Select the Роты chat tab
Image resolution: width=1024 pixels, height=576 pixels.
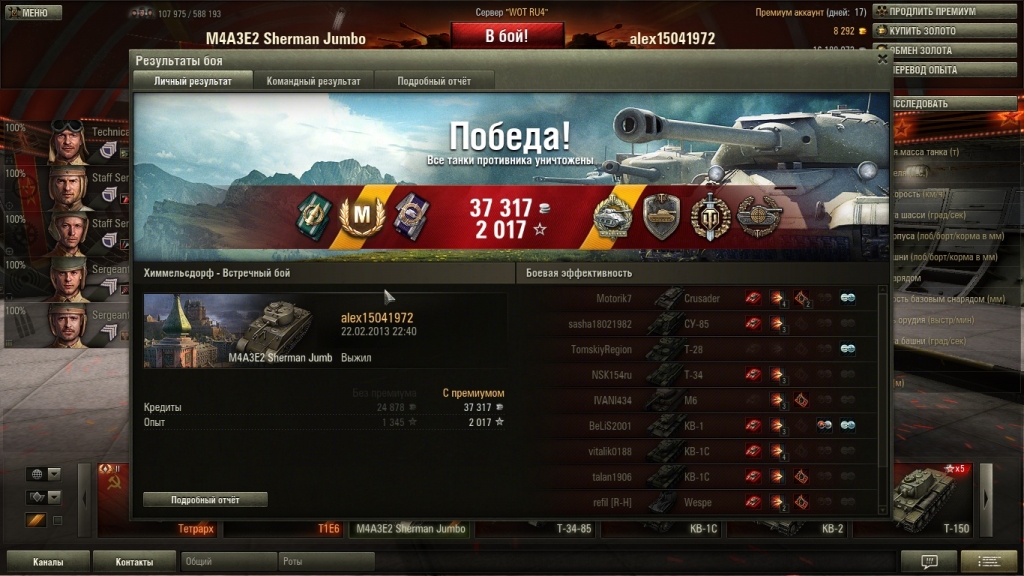click(325, 562)
